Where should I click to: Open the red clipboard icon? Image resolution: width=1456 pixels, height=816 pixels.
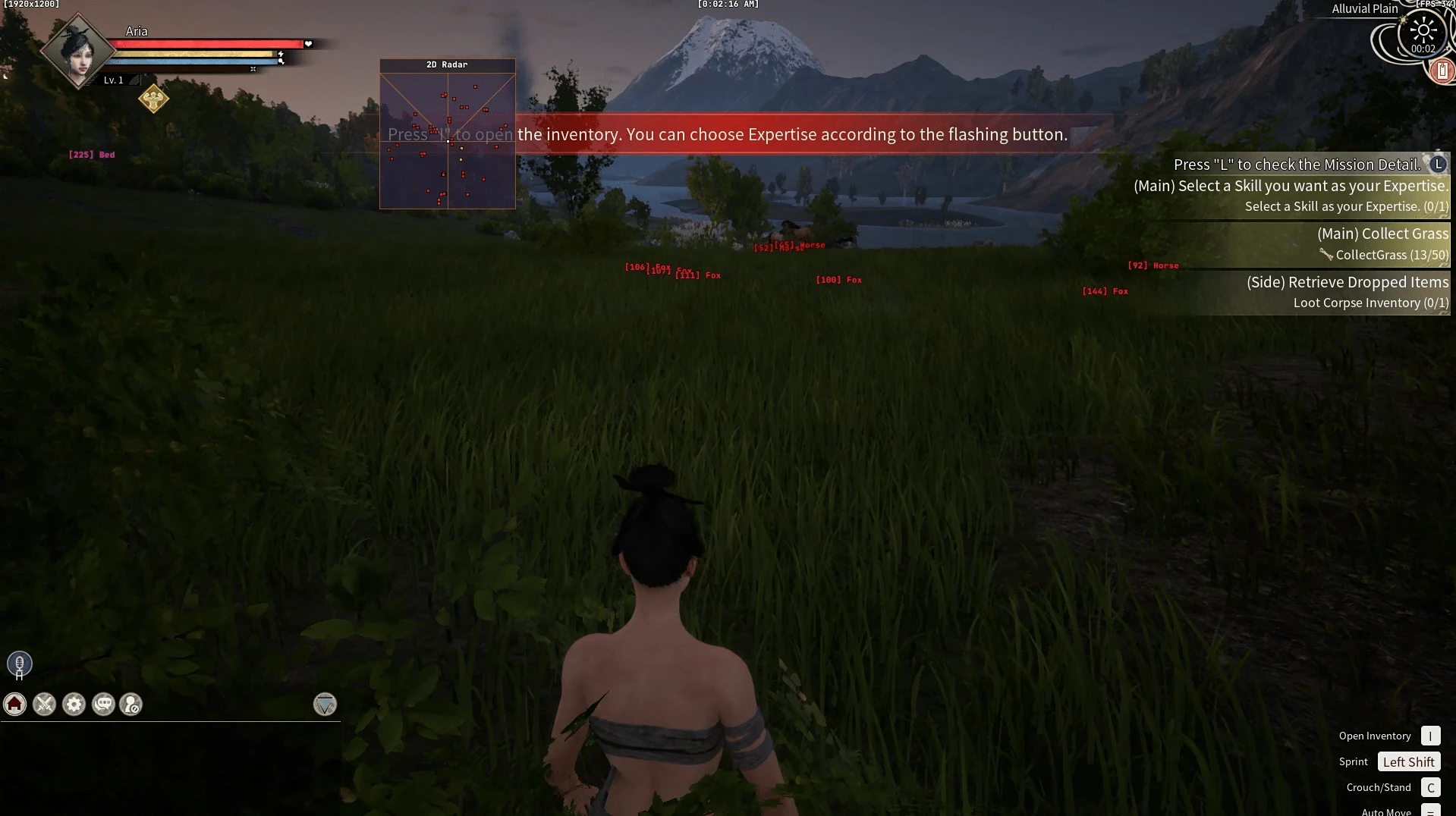(x=1442, y=71)
